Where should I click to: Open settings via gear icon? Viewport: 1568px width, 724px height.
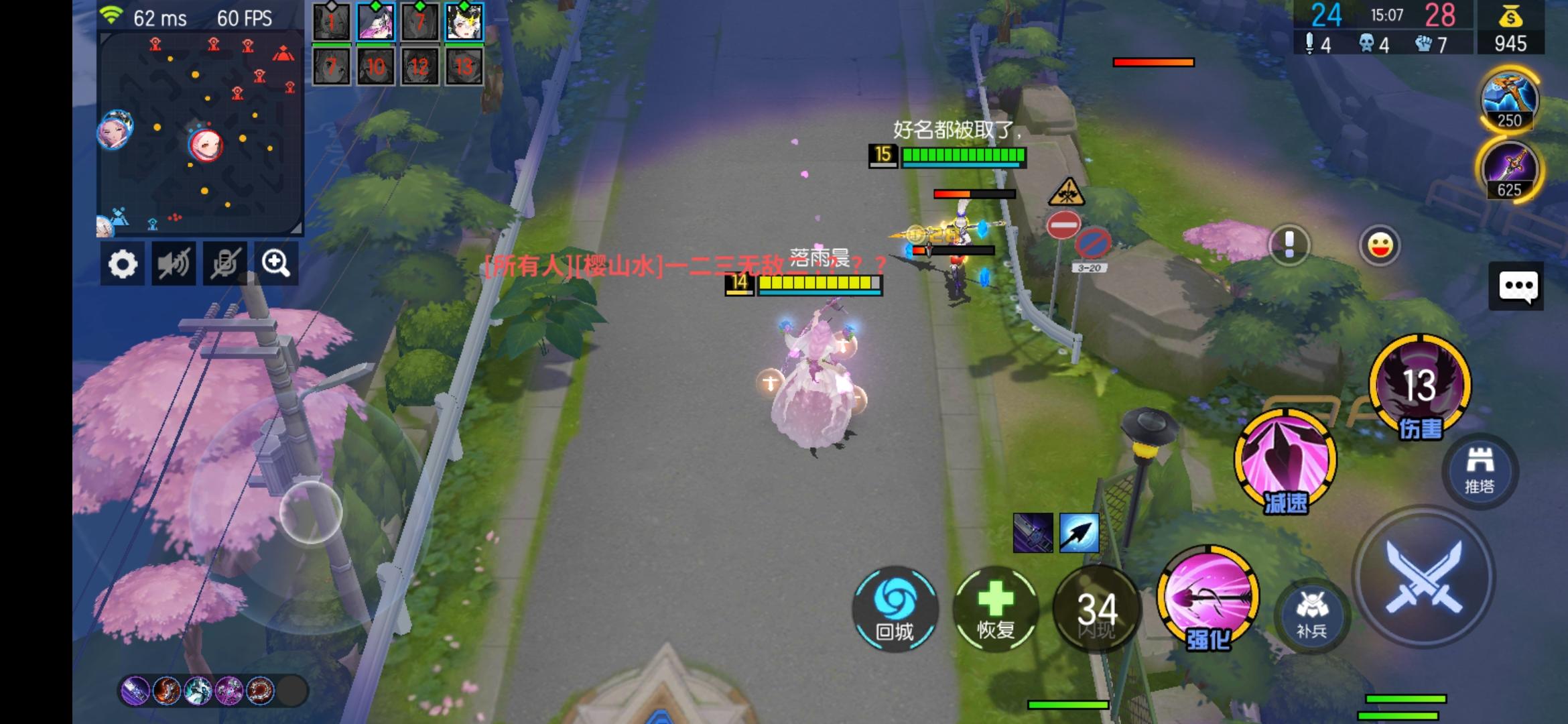123,263
